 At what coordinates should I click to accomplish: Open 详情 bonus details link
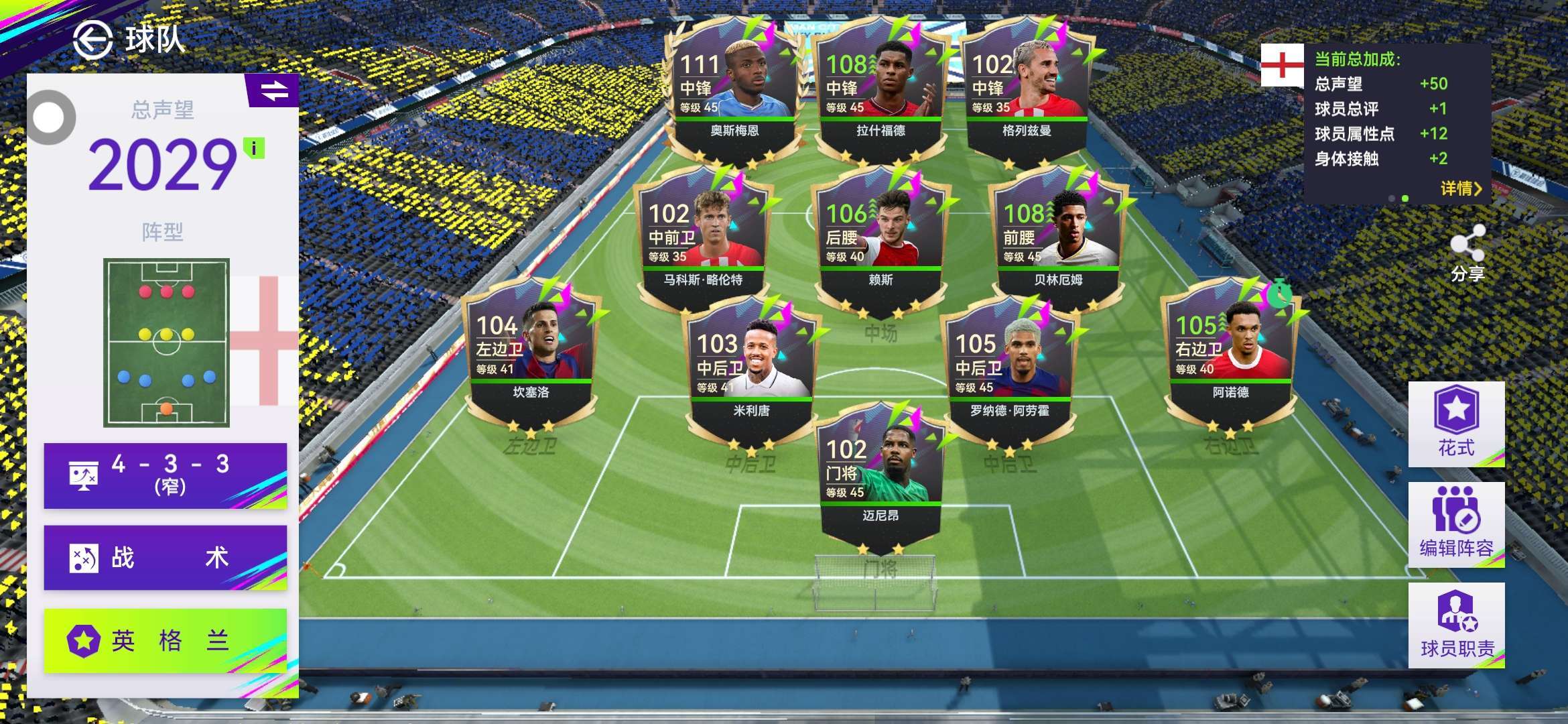(1460, 189)
